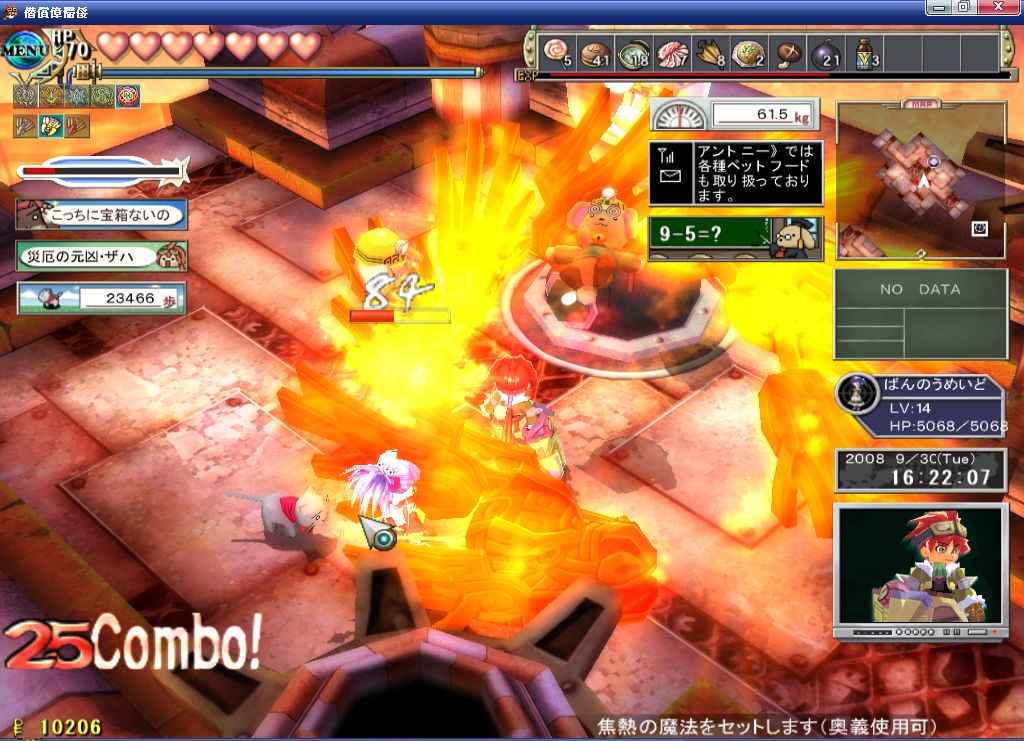Open the round MENU orb
Screen dimensions: 1024x741
tap(22, 52)
